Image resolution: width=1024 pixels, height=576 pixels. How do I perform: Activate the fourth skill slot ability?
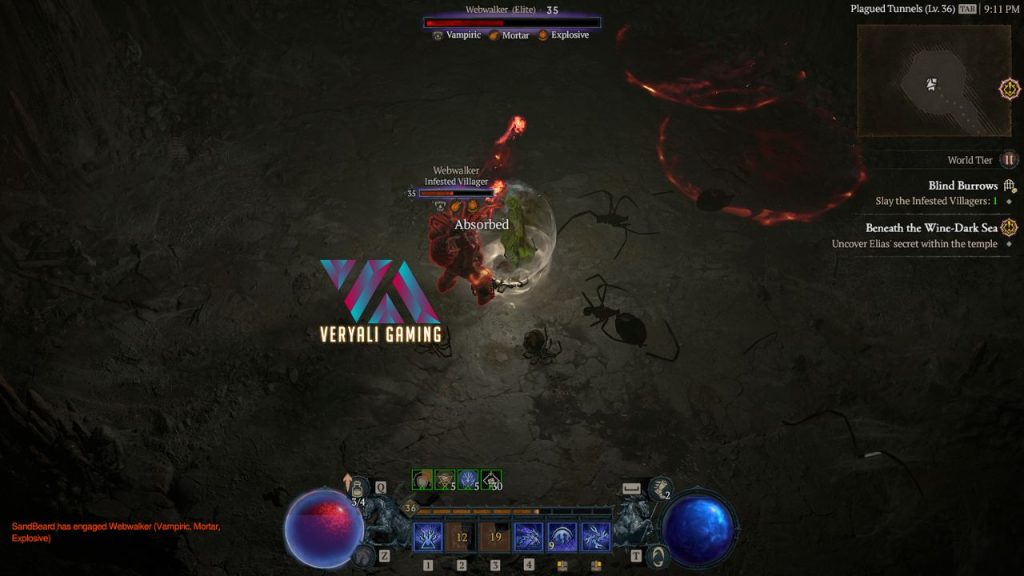tap(528, 537)
